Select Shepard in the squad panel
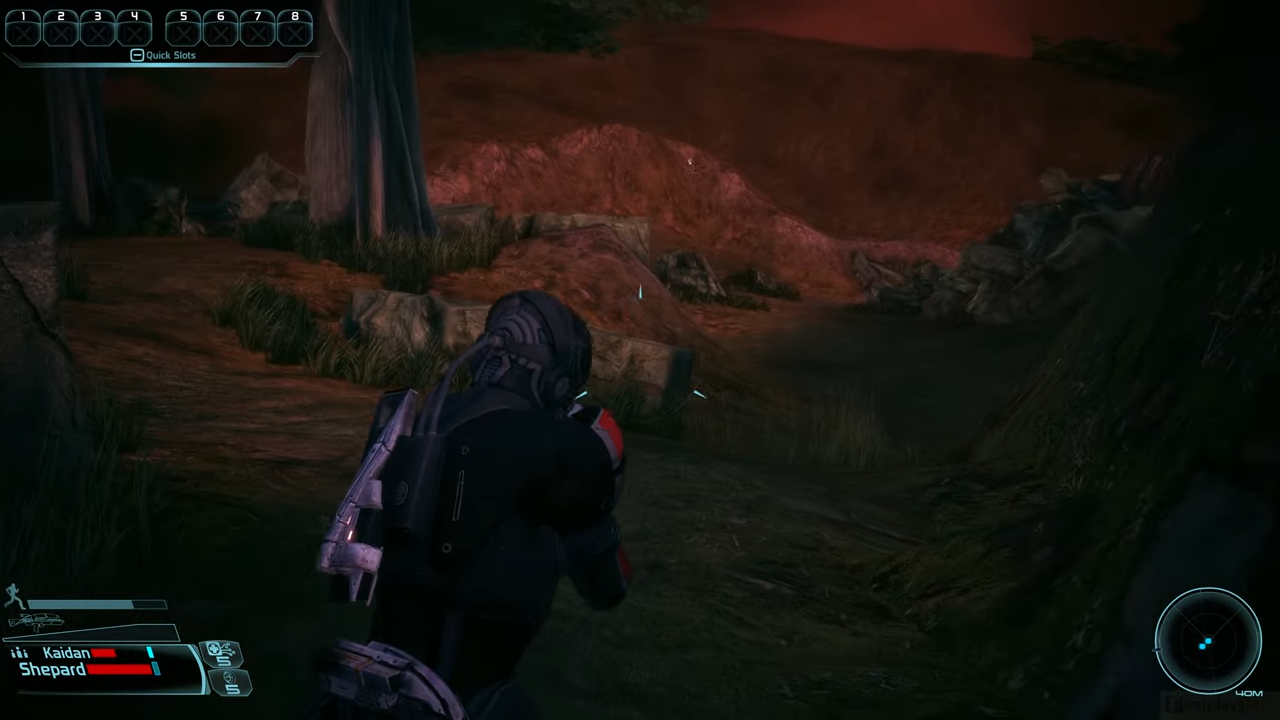The height and width of the screenshot is (720, 1280). coord(52,669)
